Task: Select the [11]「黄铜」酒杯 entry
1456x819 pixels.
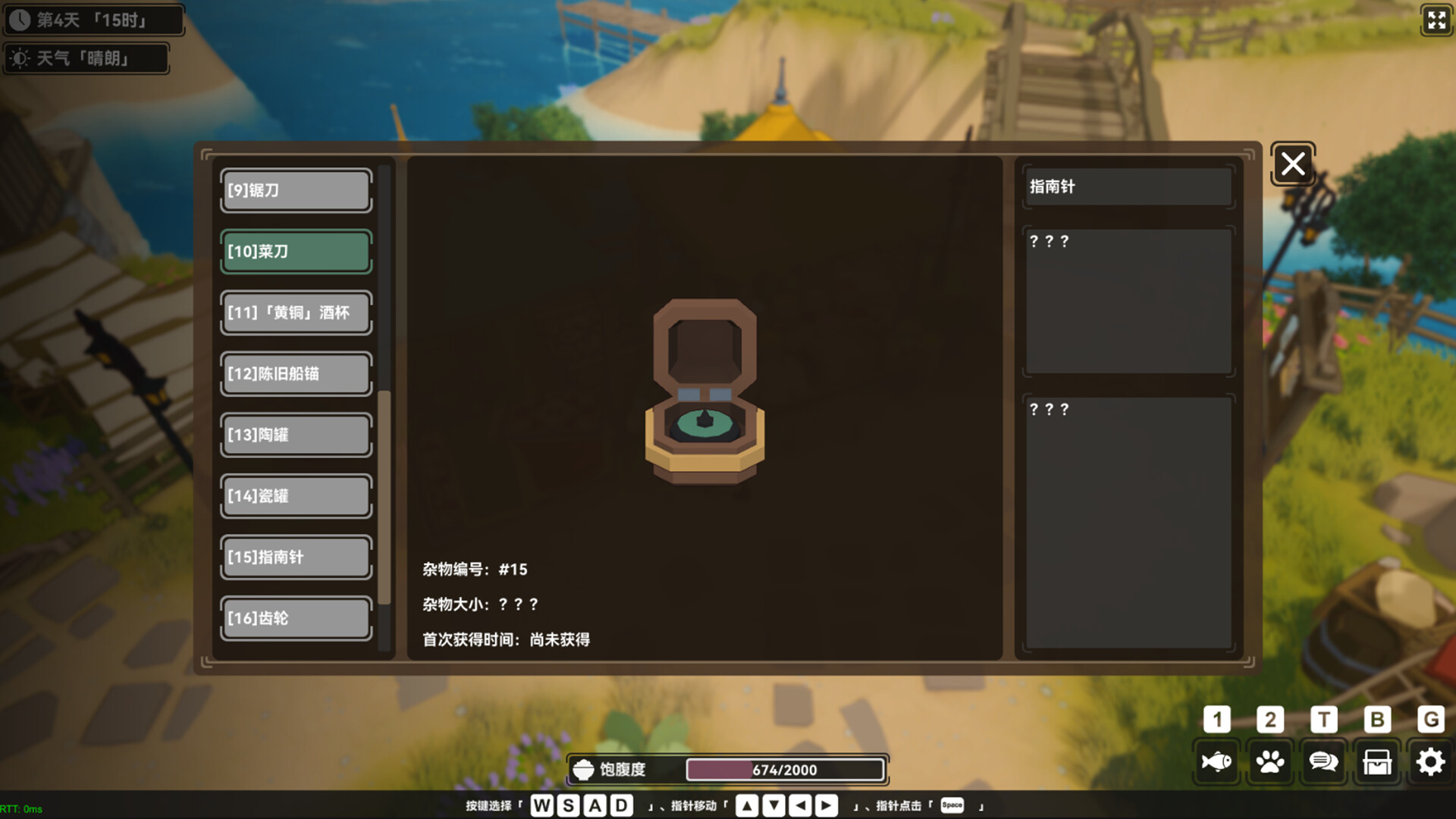Action: coord(295,312)
